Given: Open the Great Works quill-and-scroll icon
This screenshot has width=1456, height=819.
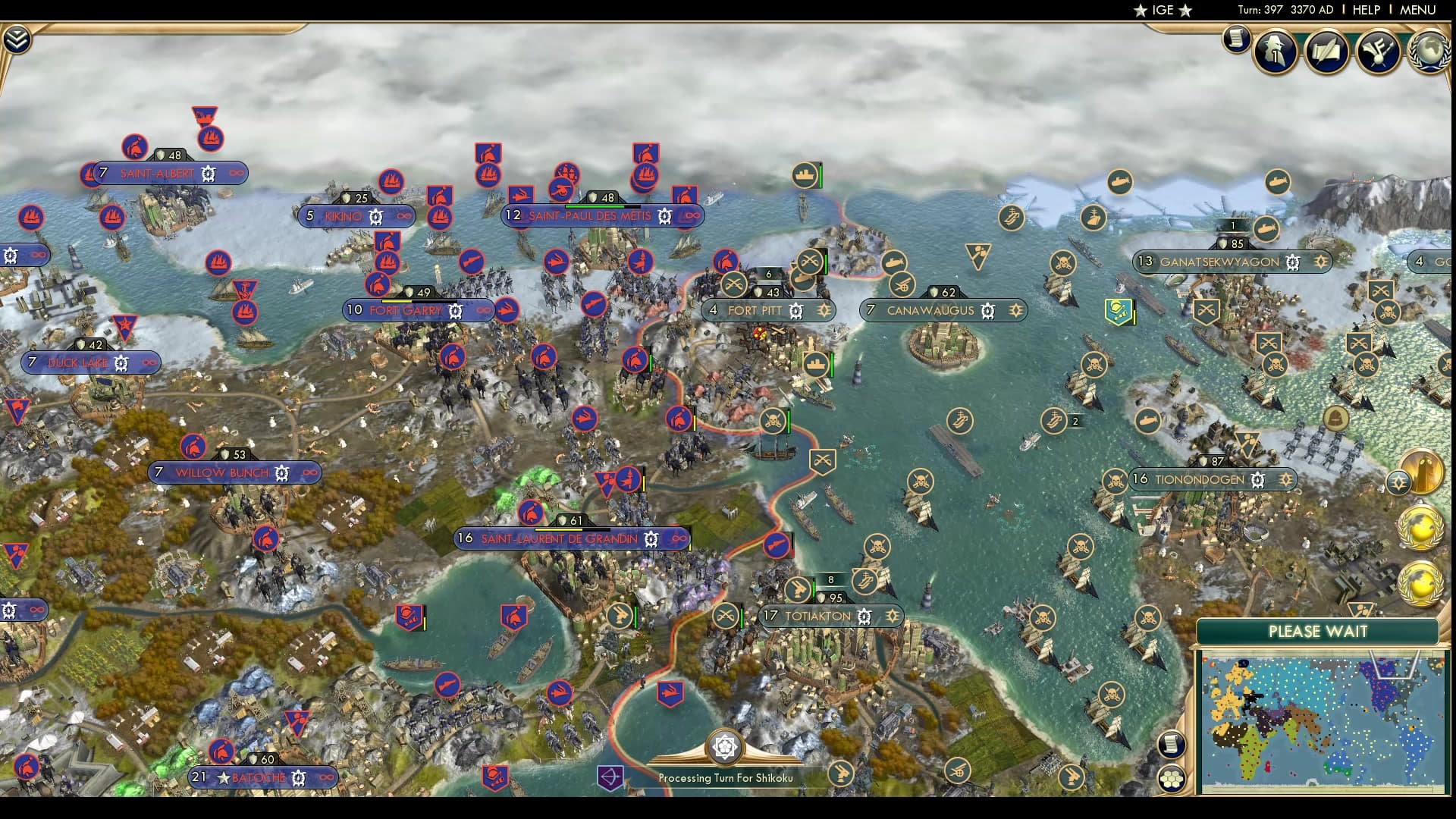Looking at the screenshot, I should [x=1327, y=51].
